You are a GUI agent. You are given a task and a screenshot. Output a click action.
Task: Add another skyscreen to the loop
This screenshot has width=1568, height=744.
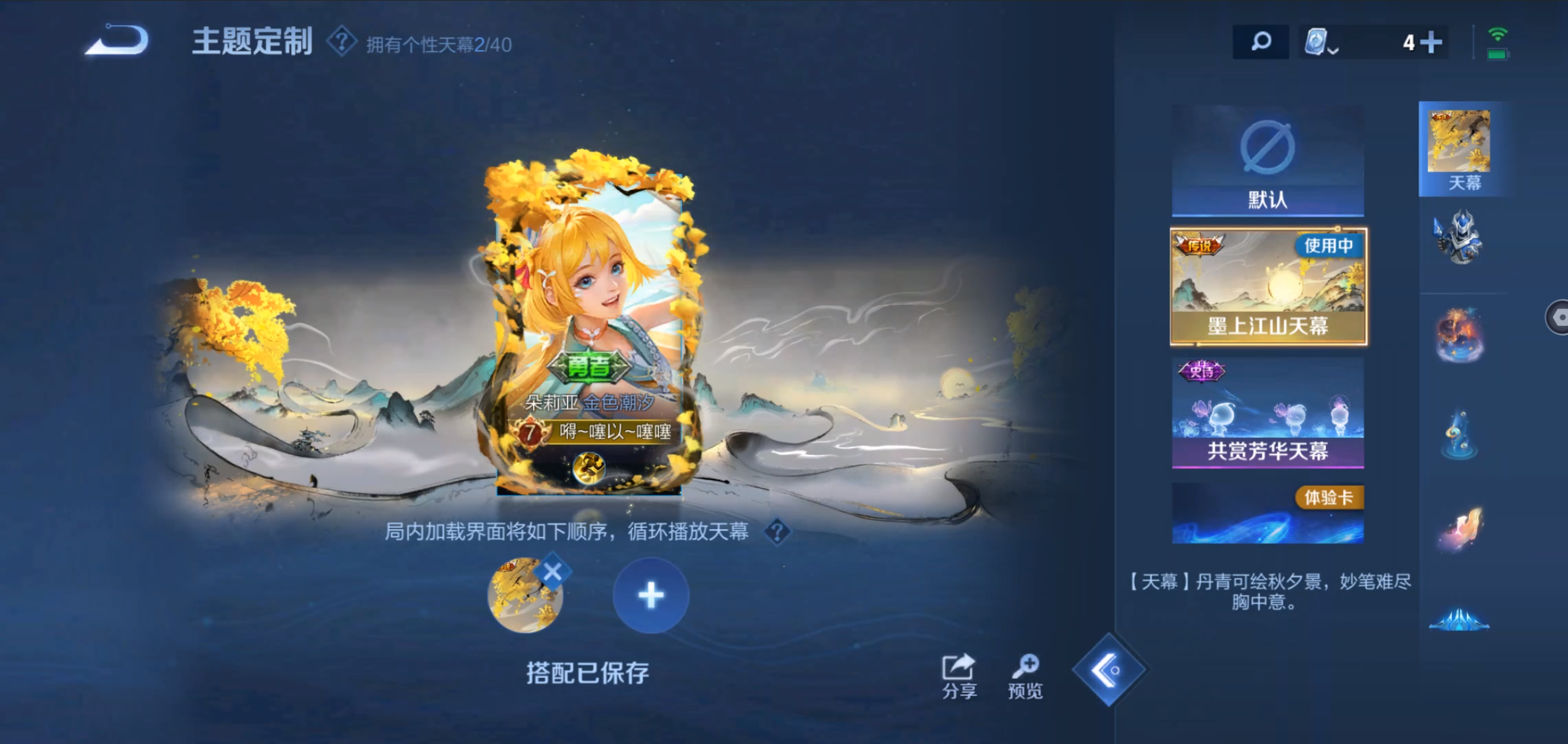(650, 595)
